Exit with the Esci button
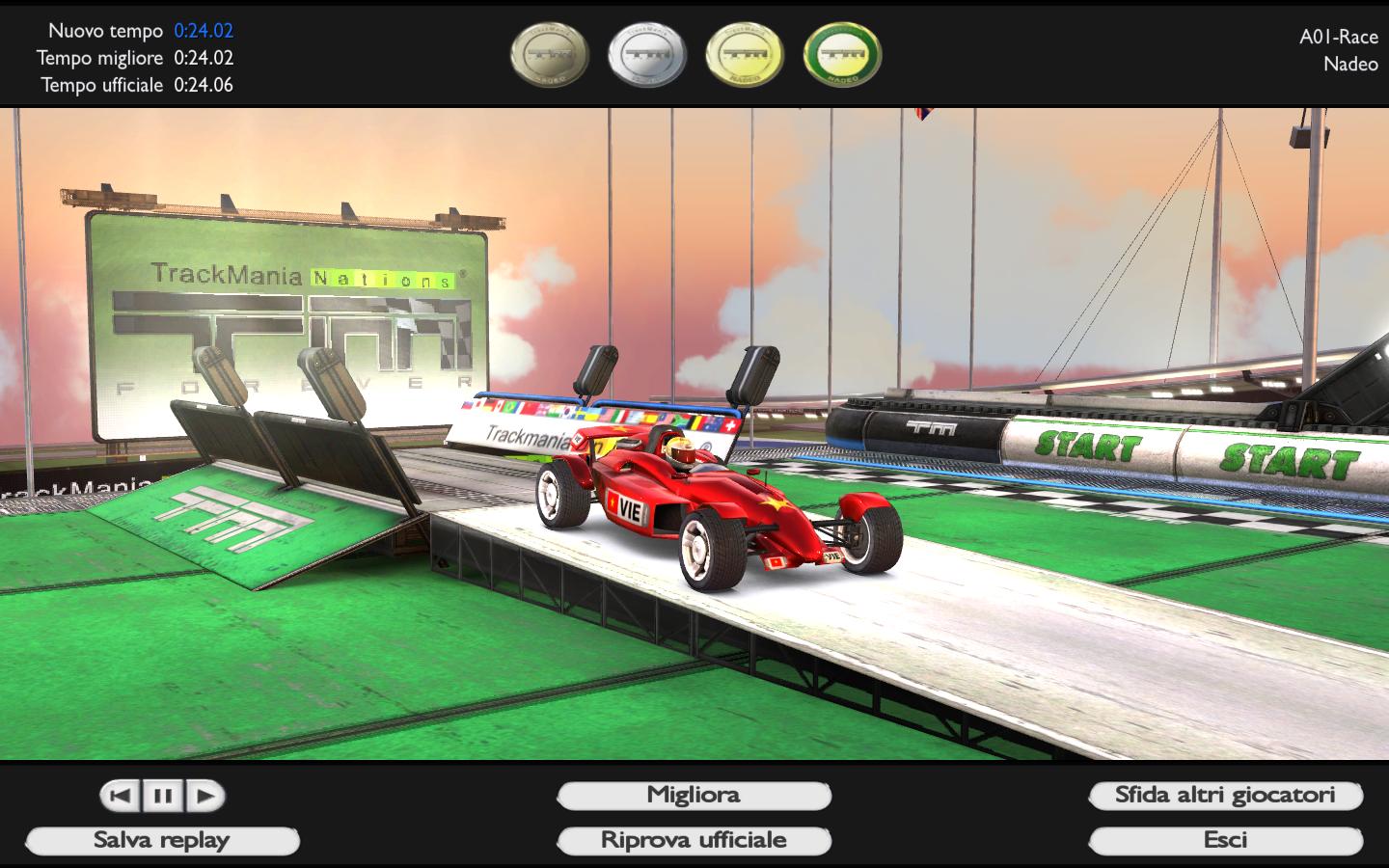Image resolution: width=1389 pixels, height=868 pixels. point(1225,841)
